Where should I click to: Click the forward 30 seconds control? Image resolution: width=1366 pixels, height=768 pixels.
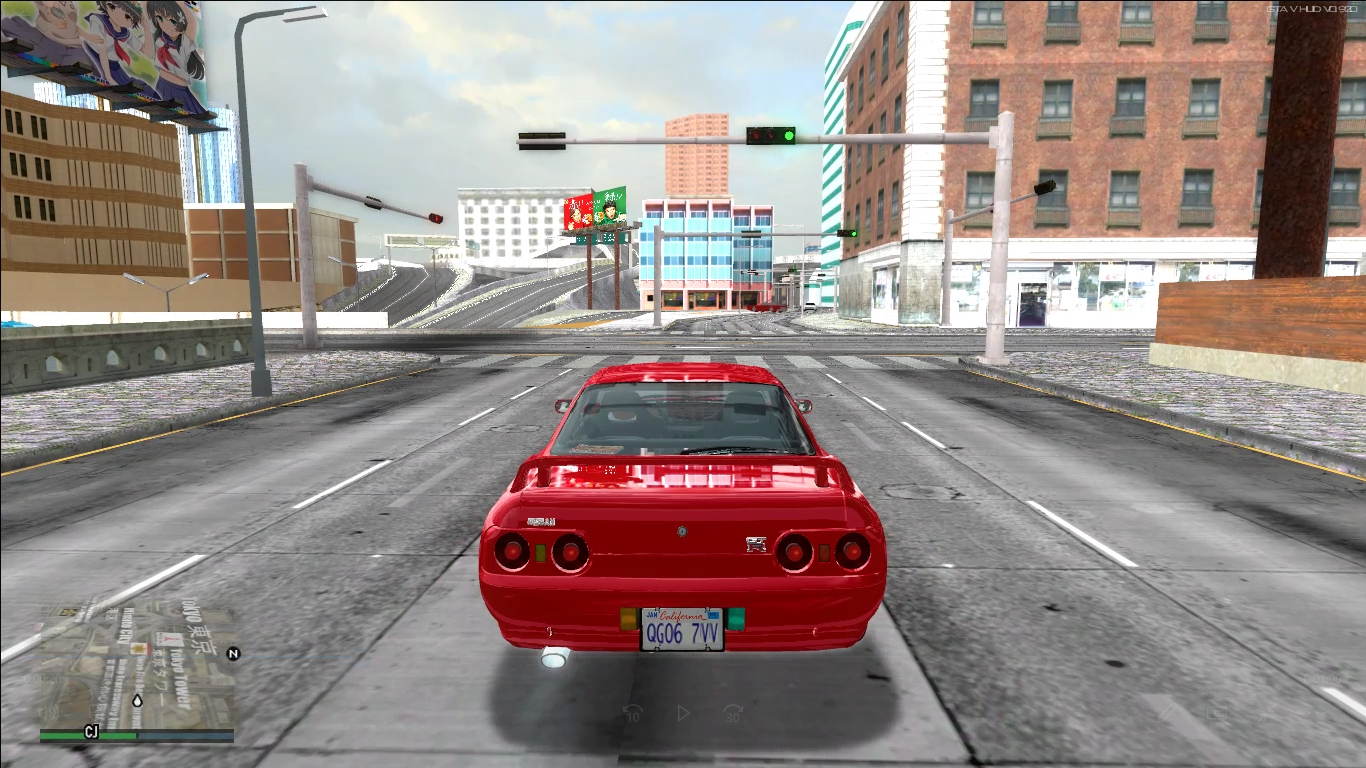(732, 712)
